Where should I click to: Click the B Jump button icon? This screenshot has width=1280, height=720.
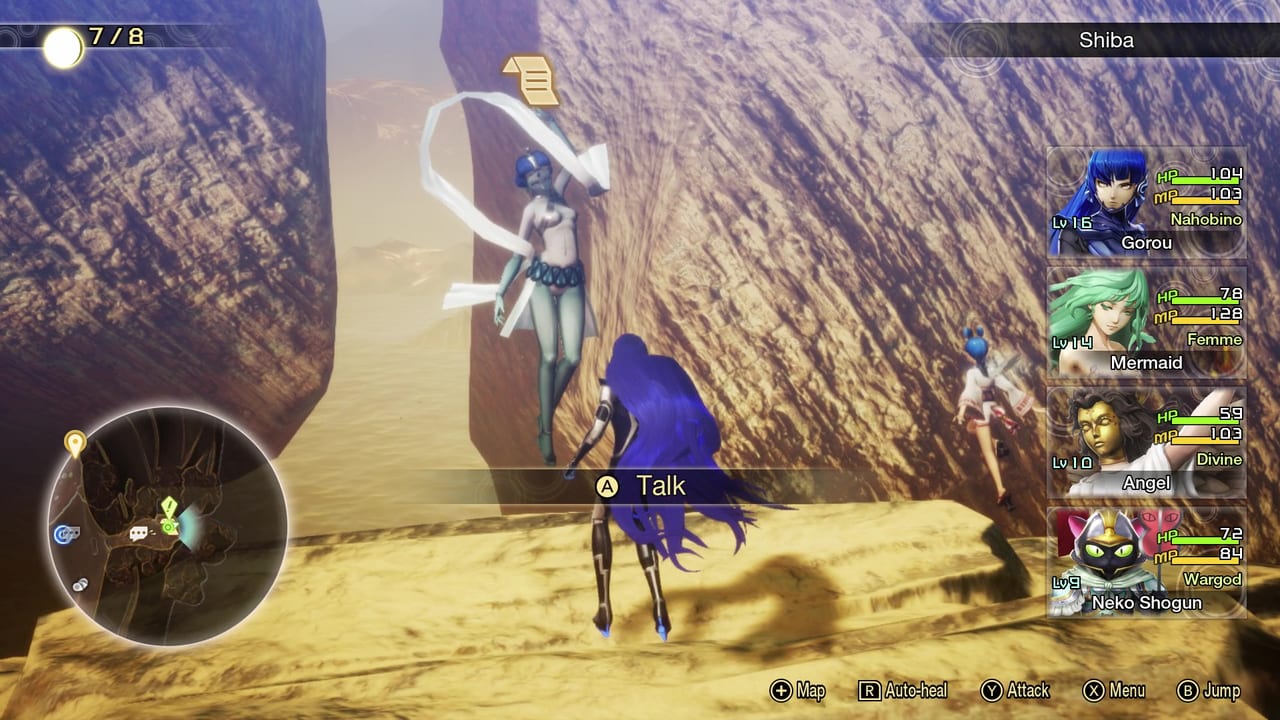(x=1190, y=691)
